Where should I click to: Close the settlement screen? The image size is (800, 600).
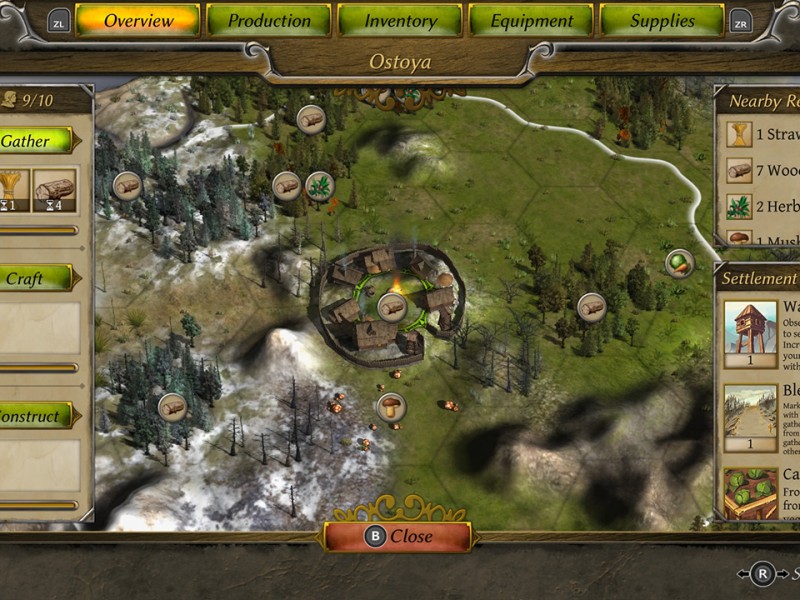(x=398, y=536)
